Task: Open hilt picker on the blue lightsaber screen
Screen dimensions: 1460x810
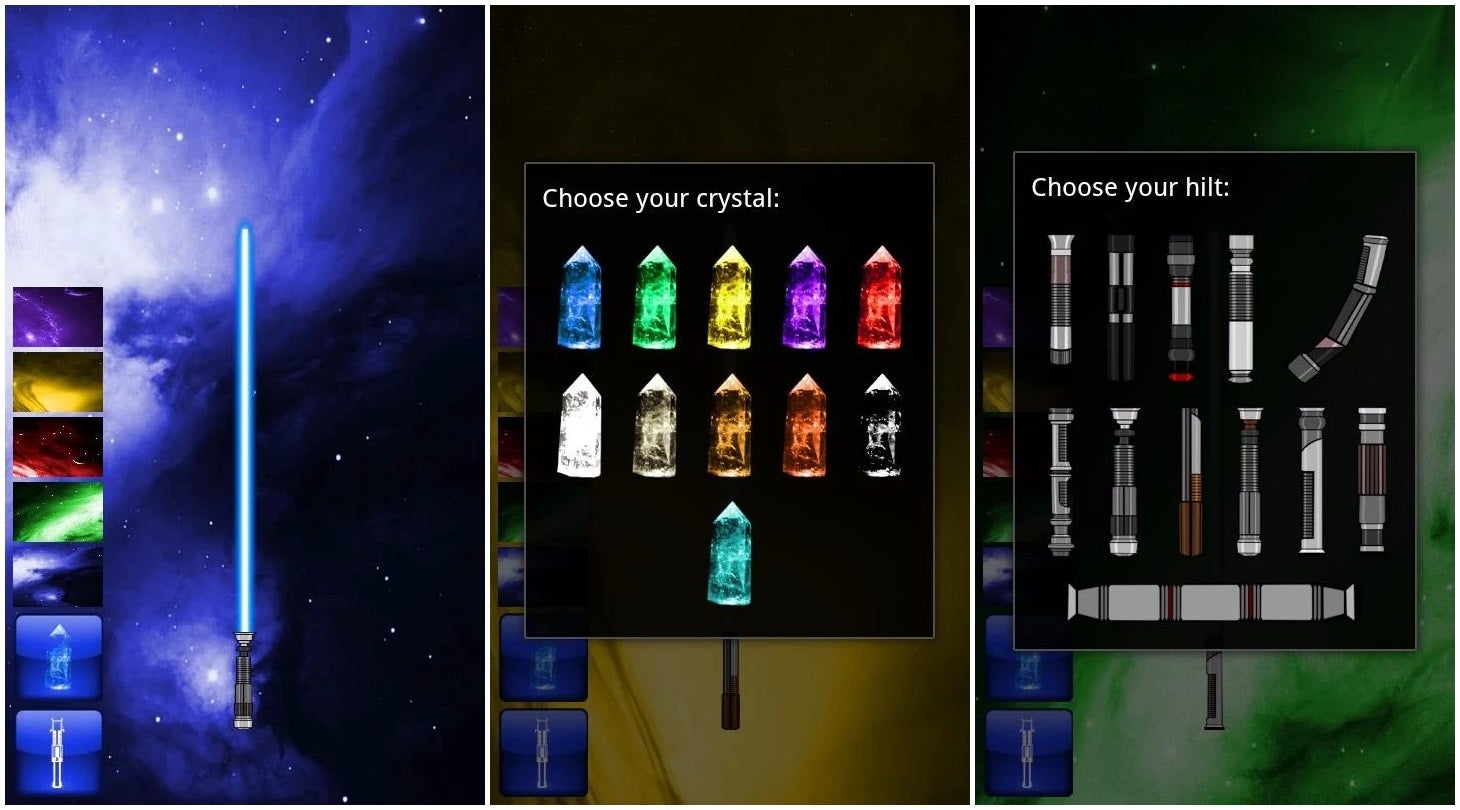Action: [x=59, y=751]
